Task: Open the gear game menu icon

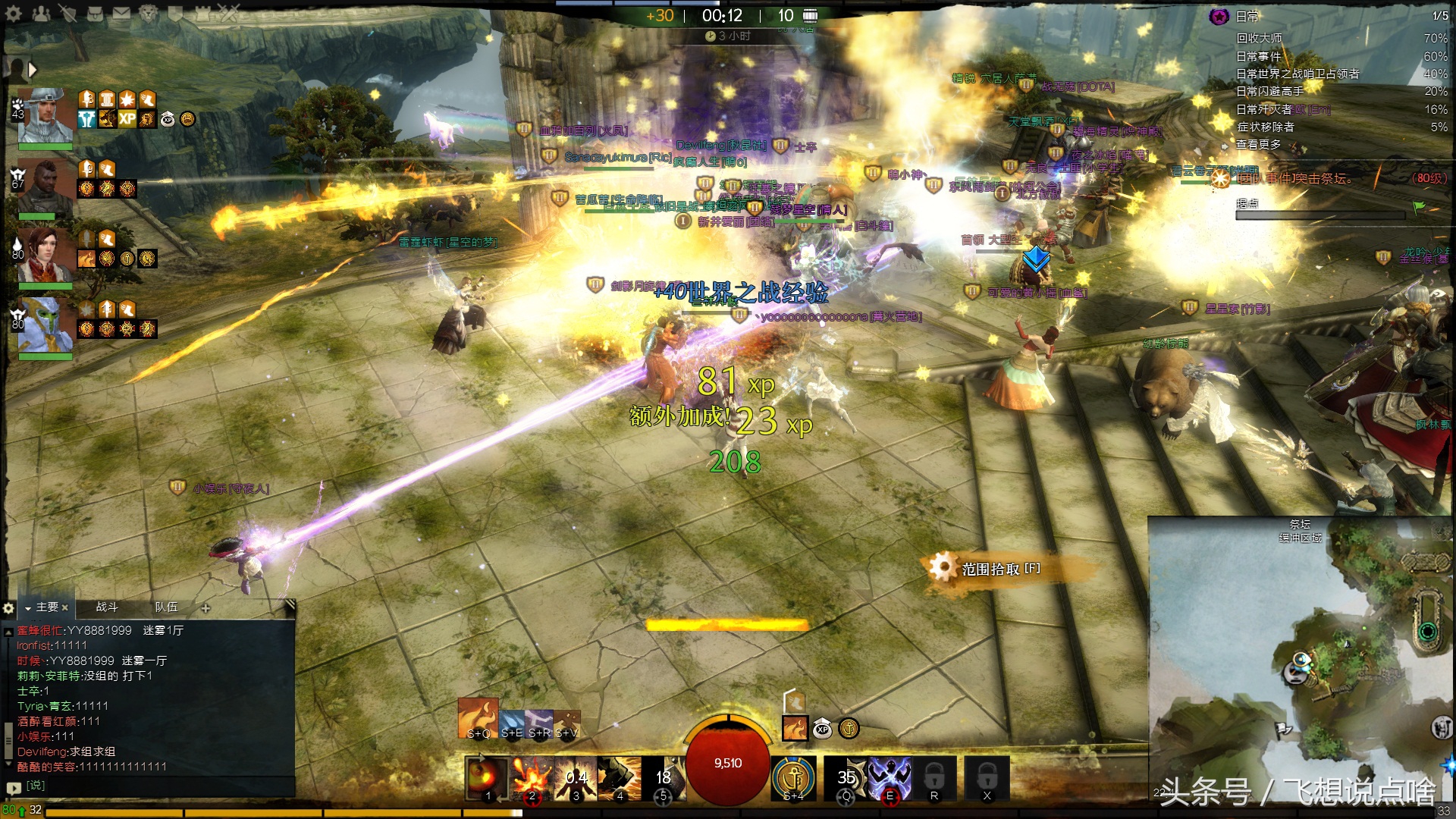Action: tap(13, 13)
